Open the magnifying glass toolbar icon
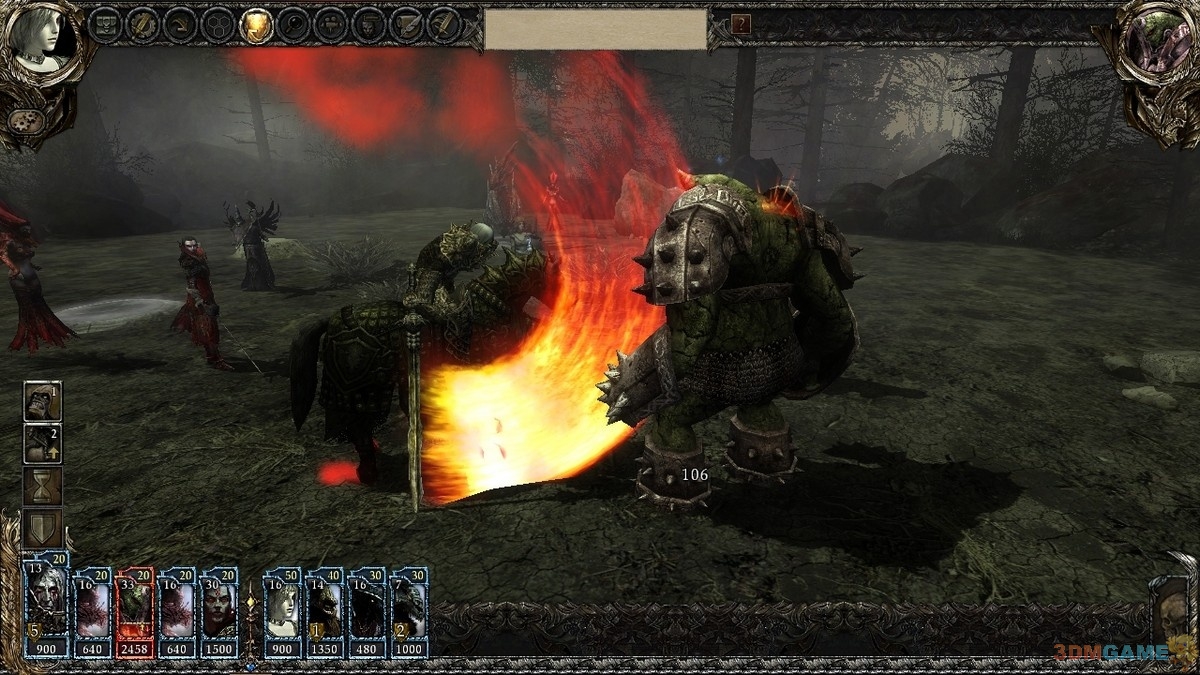 coord(293,25)
